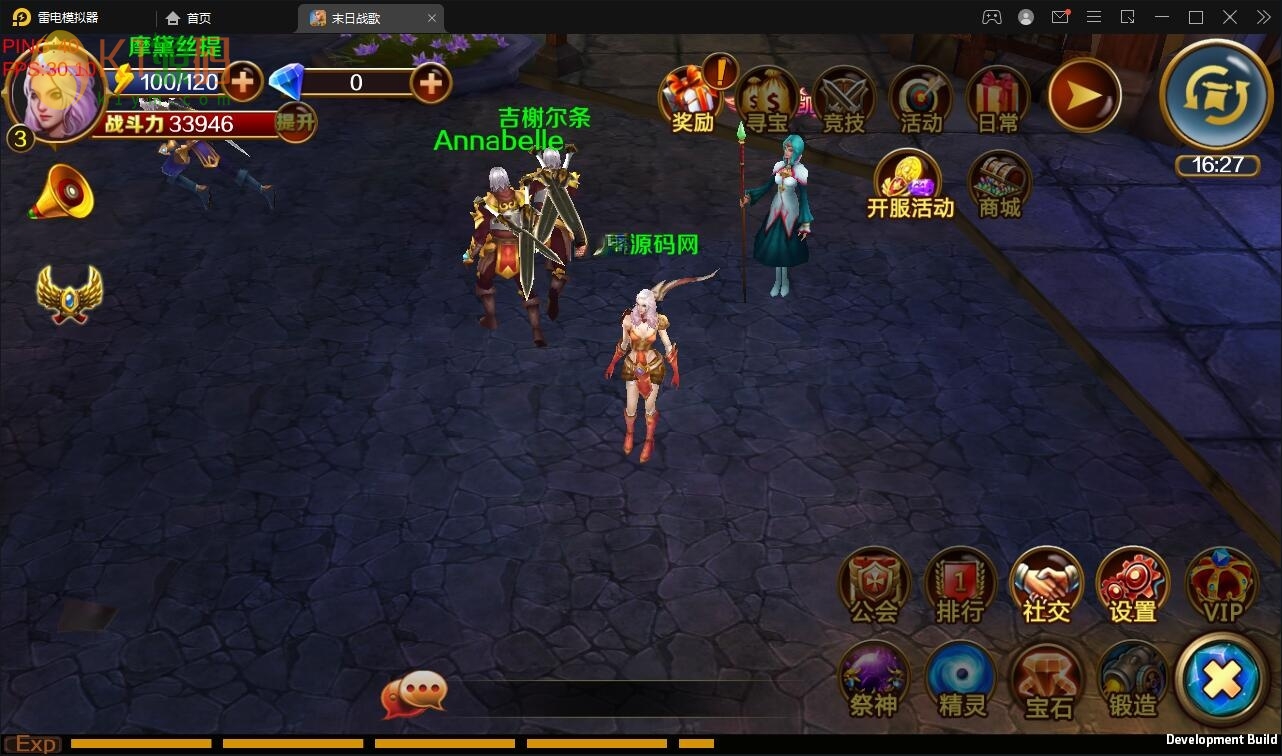Open the VIP crown menu
Screen dimensions: 1282x756
[x=1219, y=585]
